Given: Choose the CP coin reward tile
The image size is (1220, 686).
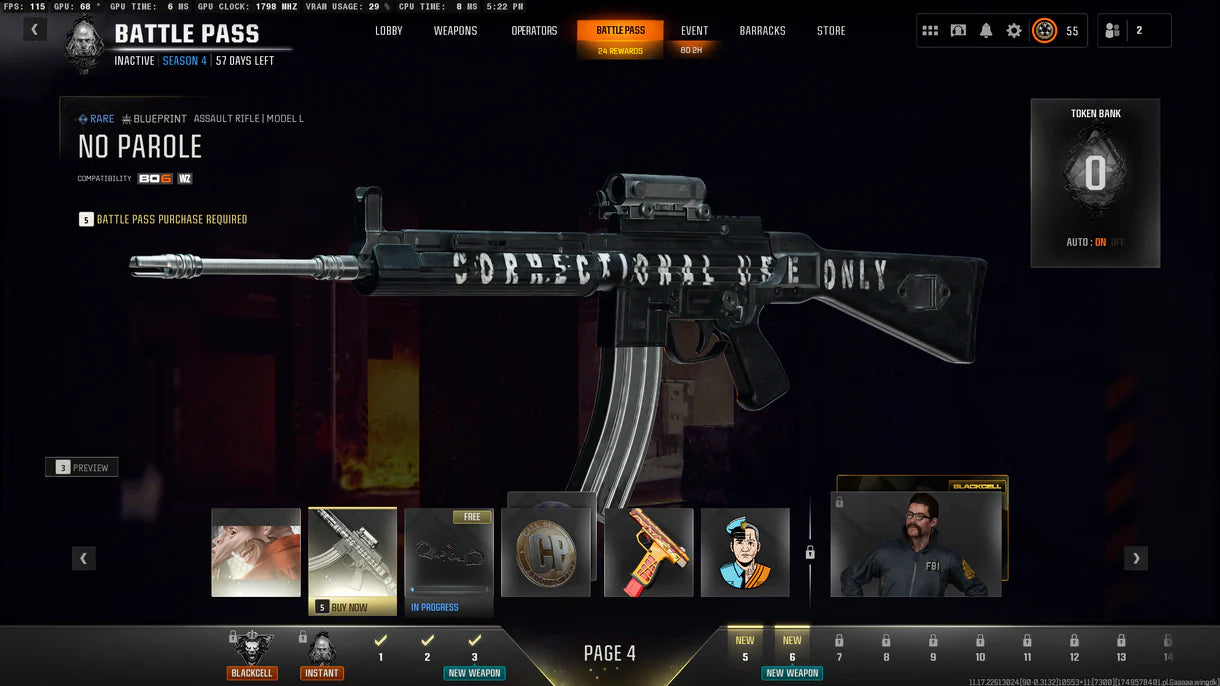Looking at the screenshot, I should [546, 553].
